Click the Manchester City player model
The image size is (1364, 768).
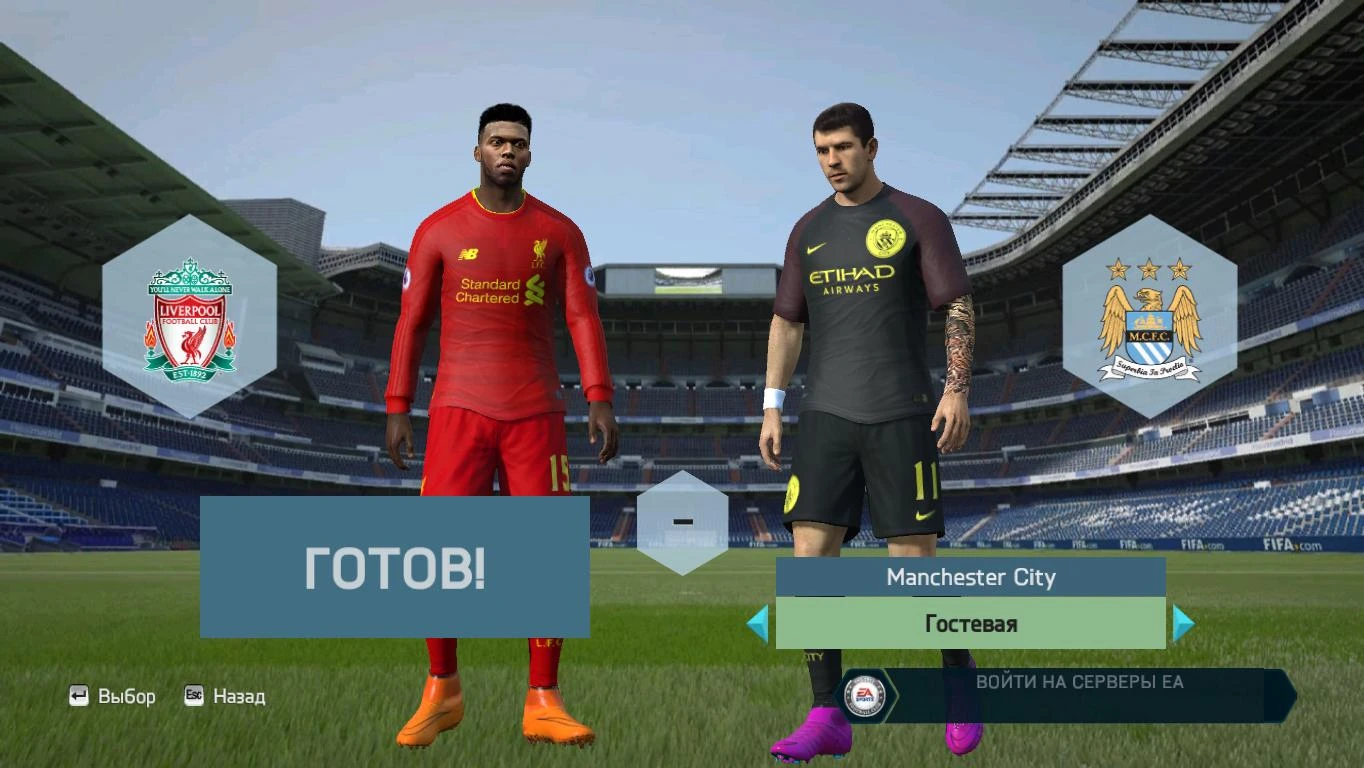point(860,350)
